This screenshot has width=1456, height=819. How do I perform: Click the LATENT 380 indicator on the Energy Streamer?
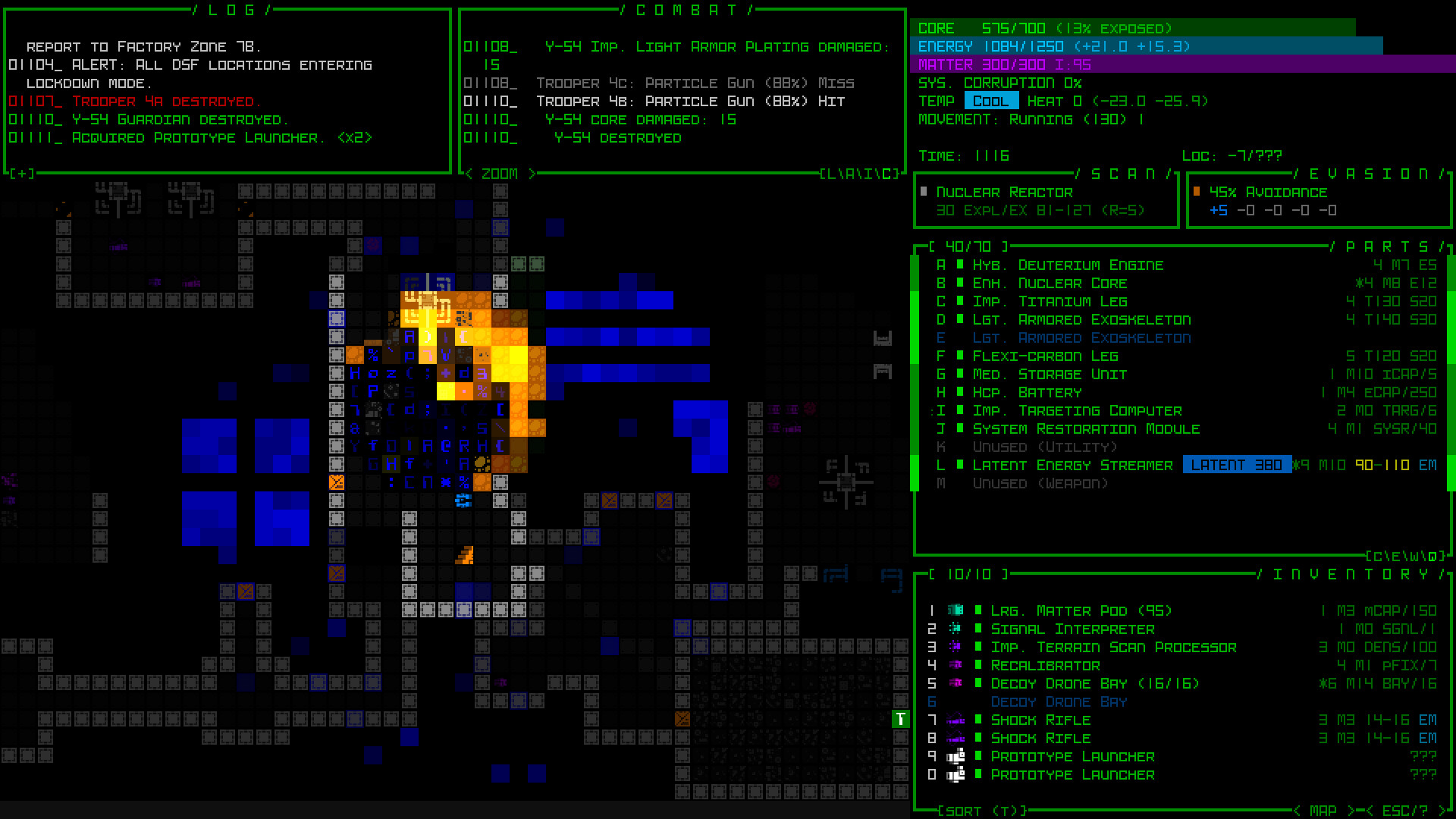(x=1237, y=465)
